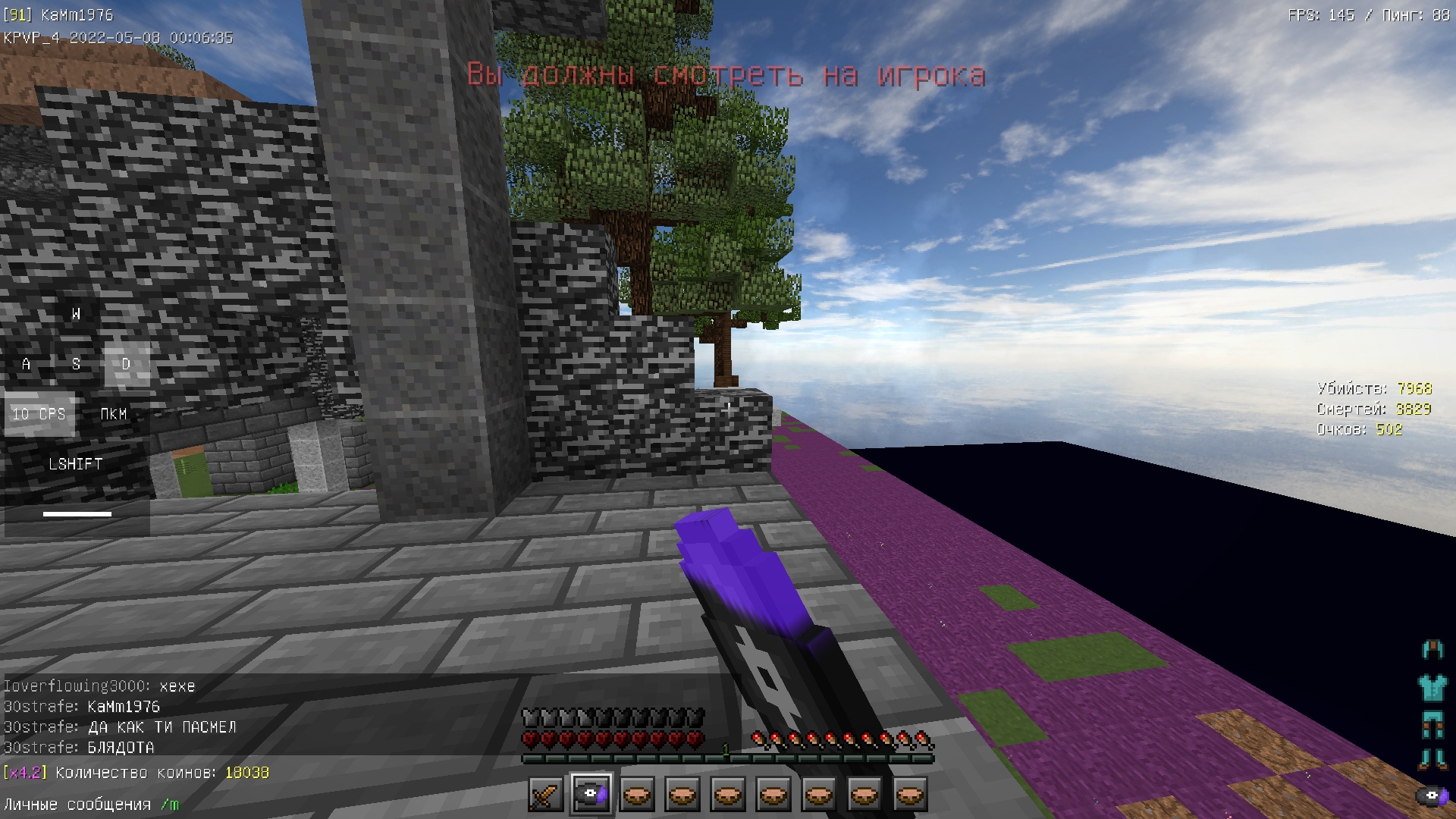
Task: Select the wooden sword in hotbar slot 1
Action: [x=545, y=793]
